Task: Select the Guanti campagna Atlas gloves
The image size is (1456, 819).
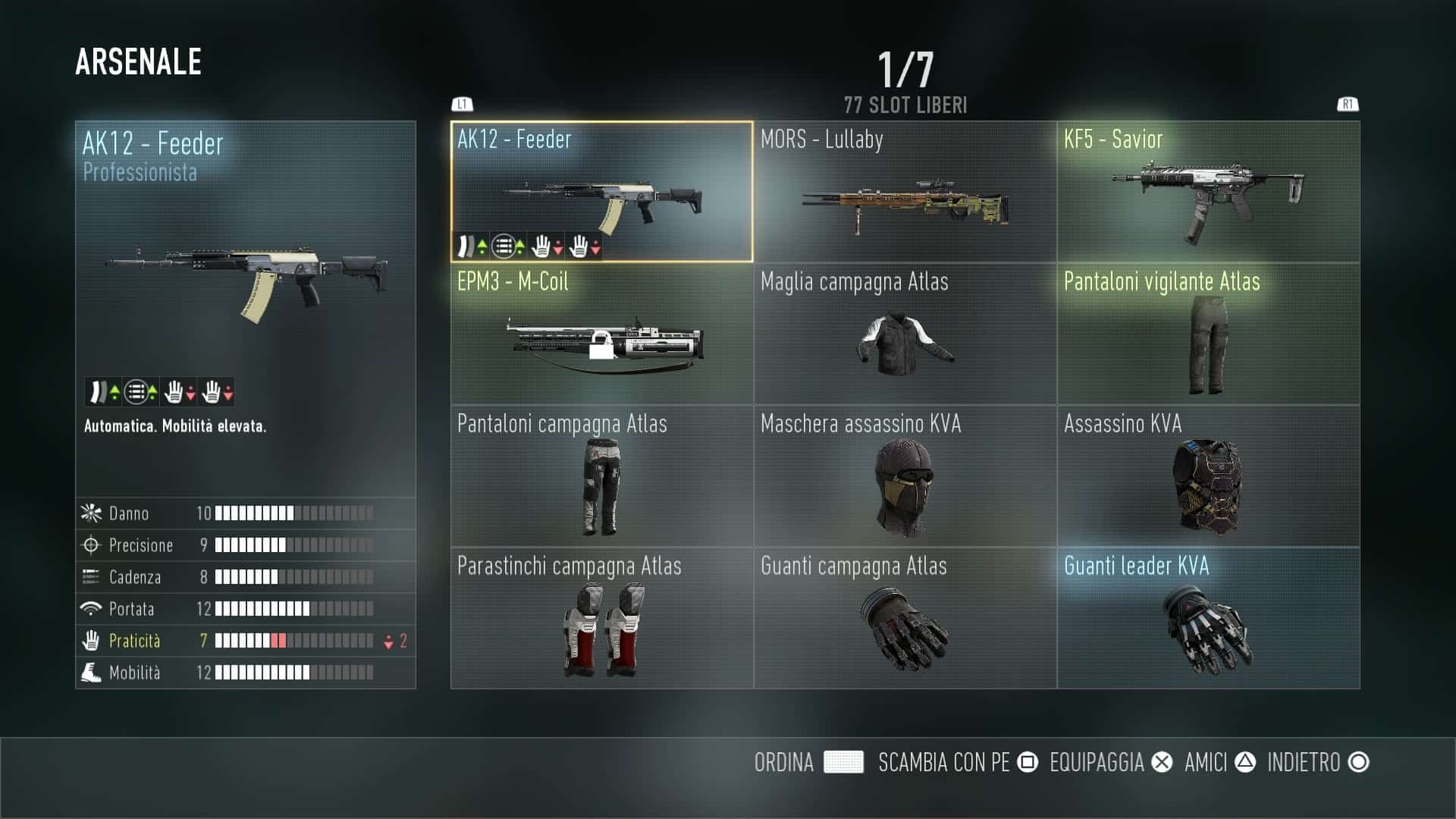Action: (905, 618)
